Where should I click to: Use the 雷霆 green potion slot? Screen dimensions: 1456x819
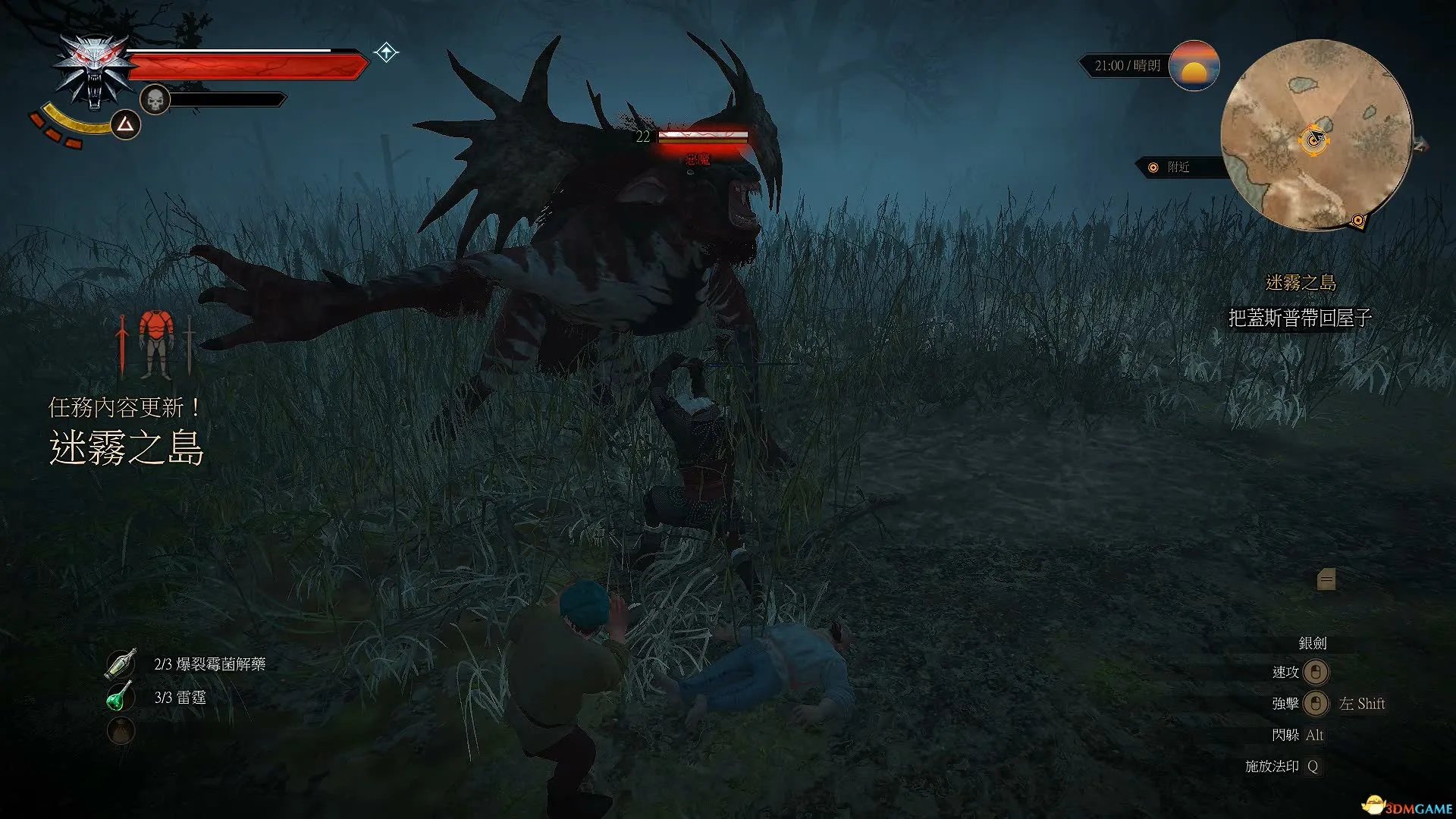point(120,697)
